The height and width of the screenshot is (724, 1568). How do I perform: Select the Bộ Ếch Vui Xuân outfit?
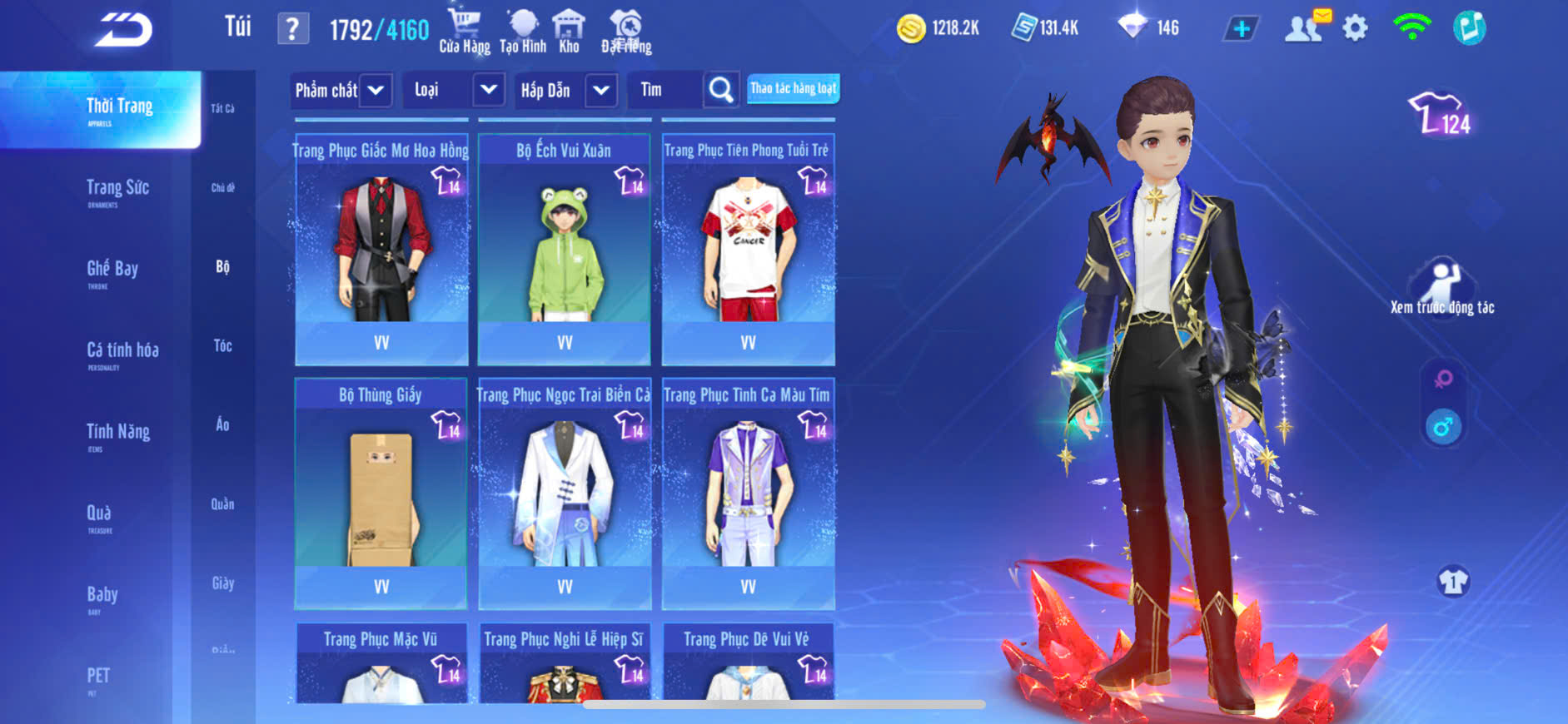[x=564, y=250]
